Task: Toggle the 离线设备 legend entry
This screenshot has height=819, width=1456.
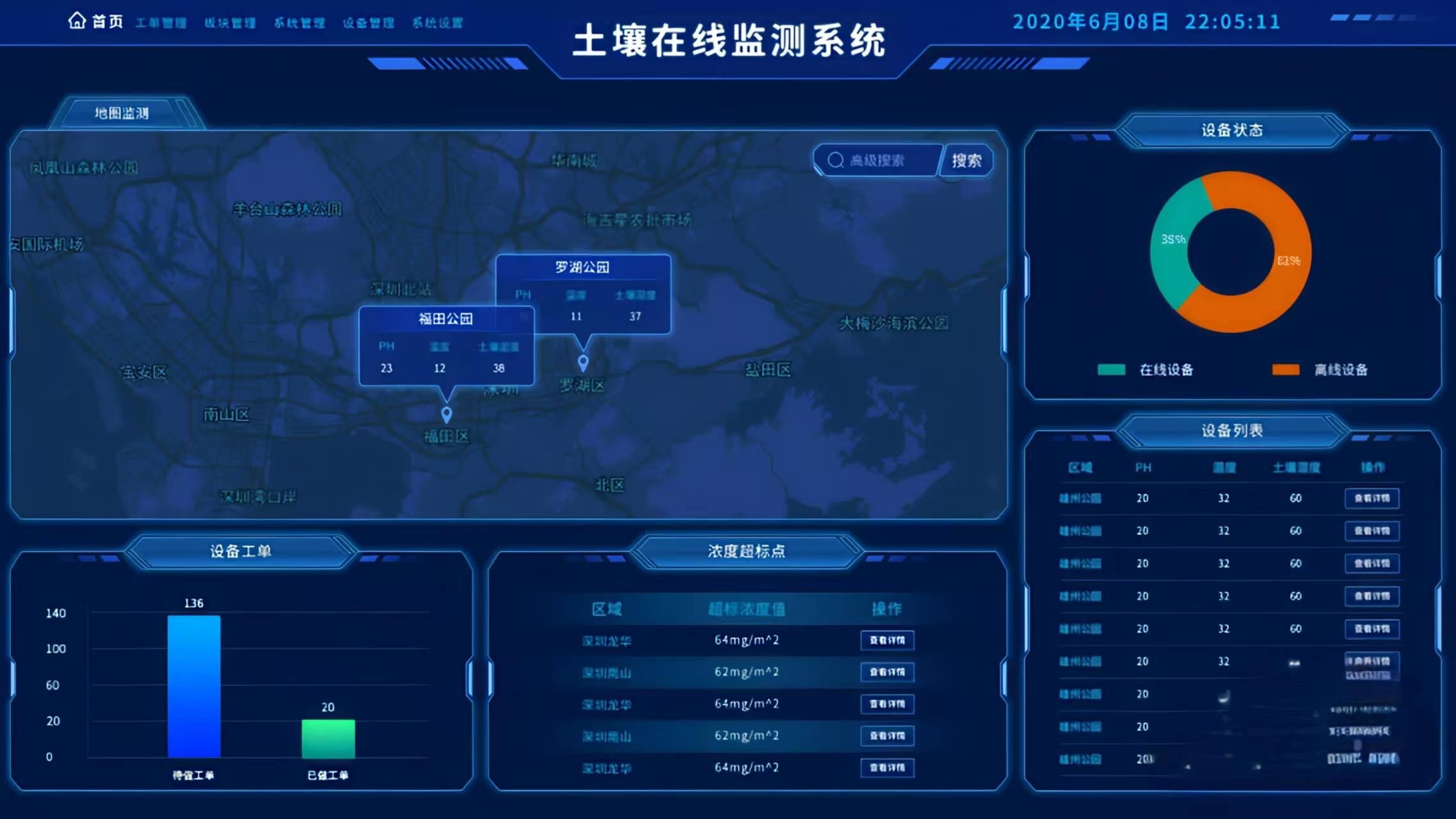Action: pyautogui.click(x=1347, y=370)
